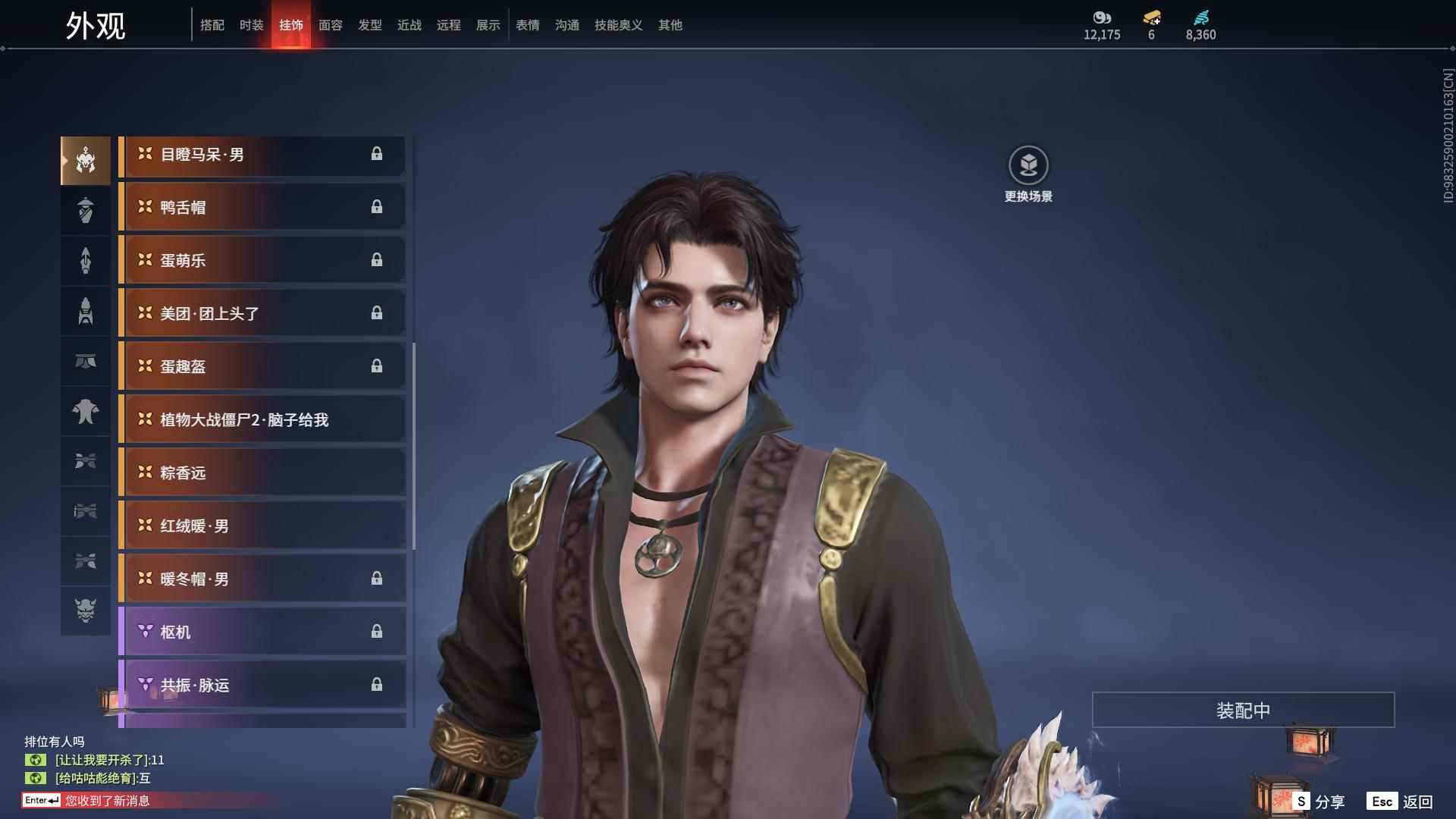Select the 美团·团上头了 accessory

[x=262, y=313]
